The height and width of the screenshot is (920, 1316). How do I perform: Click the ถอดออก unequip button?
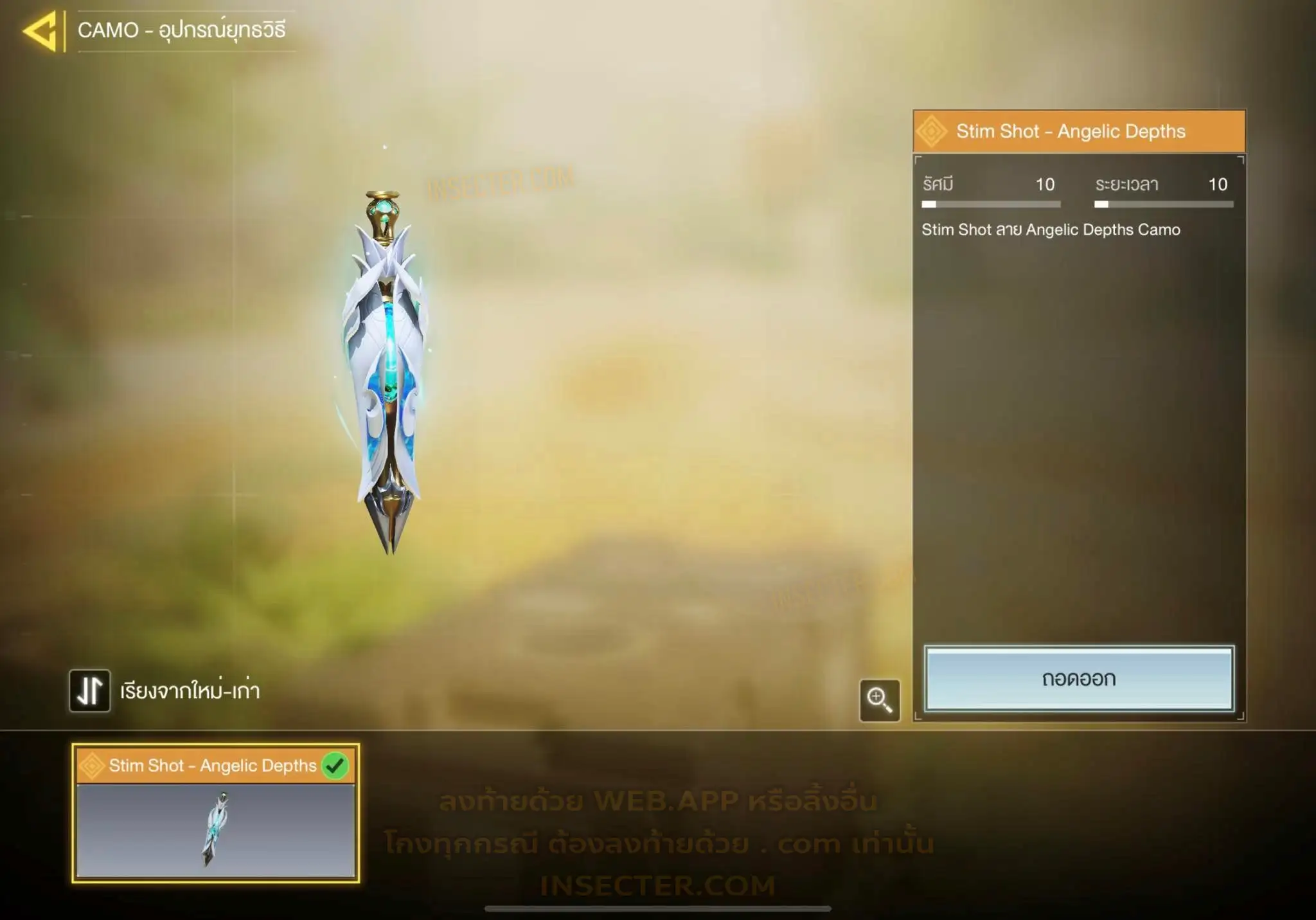(x=1078, y=679)
